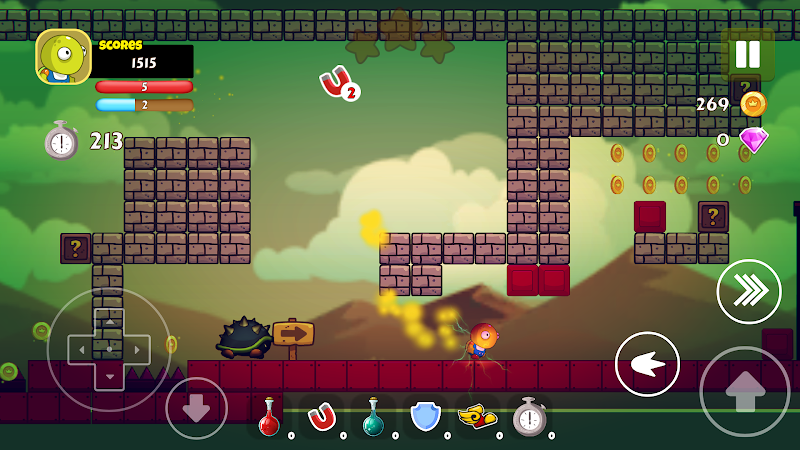Activate the double-chevron dash button

[749, 291]
